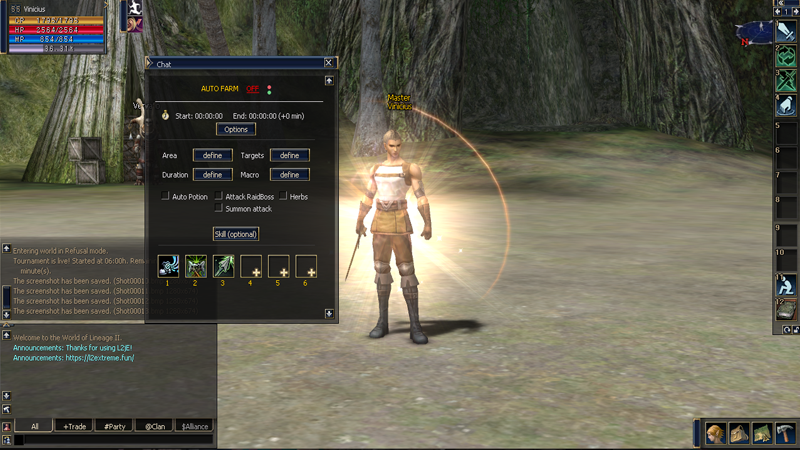Open the Auto Farm Options
This screenshot has height=450, width=800.
[236, 129]
